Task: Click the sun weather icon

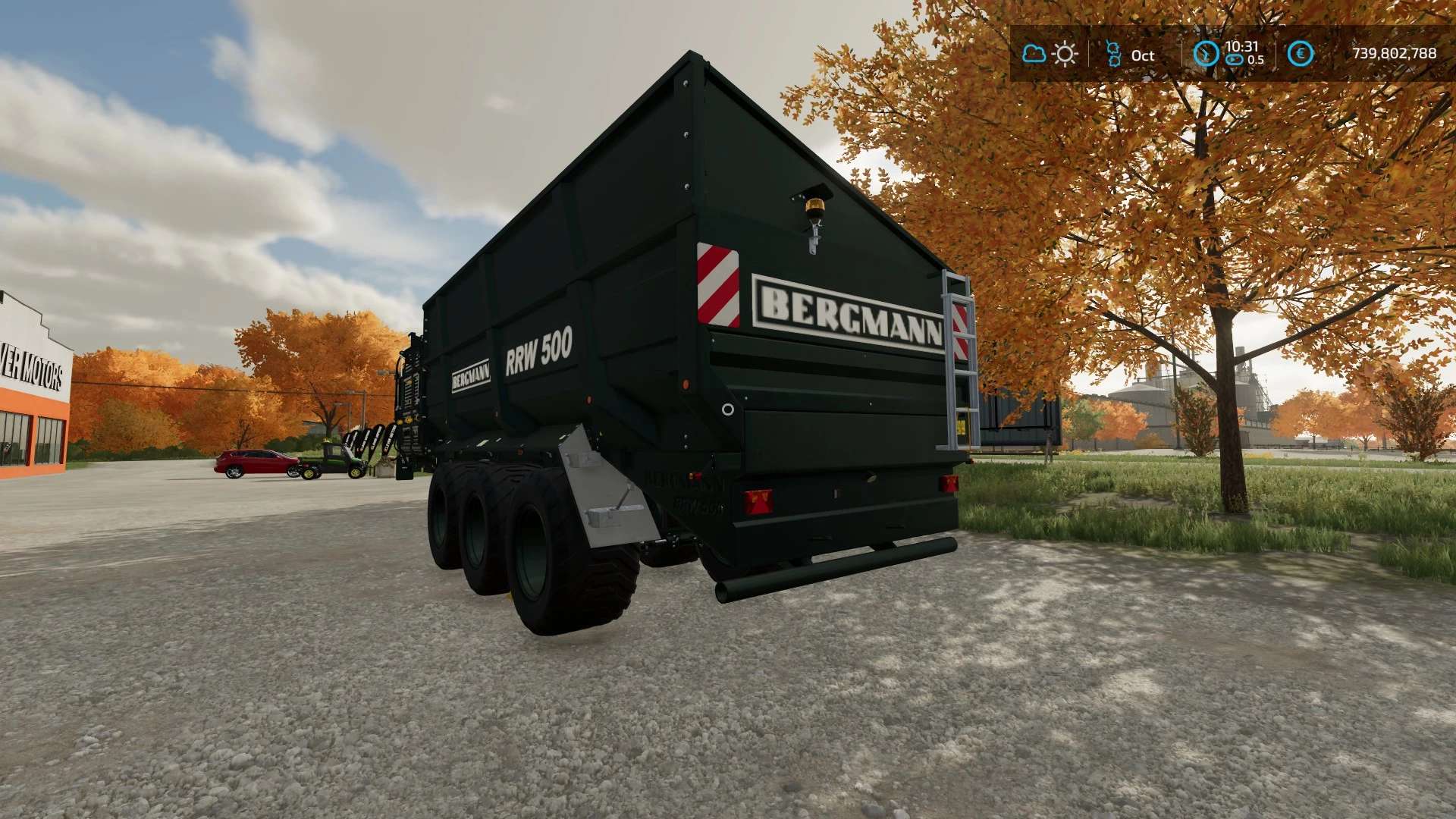Action: click(x=1065, y=54)
